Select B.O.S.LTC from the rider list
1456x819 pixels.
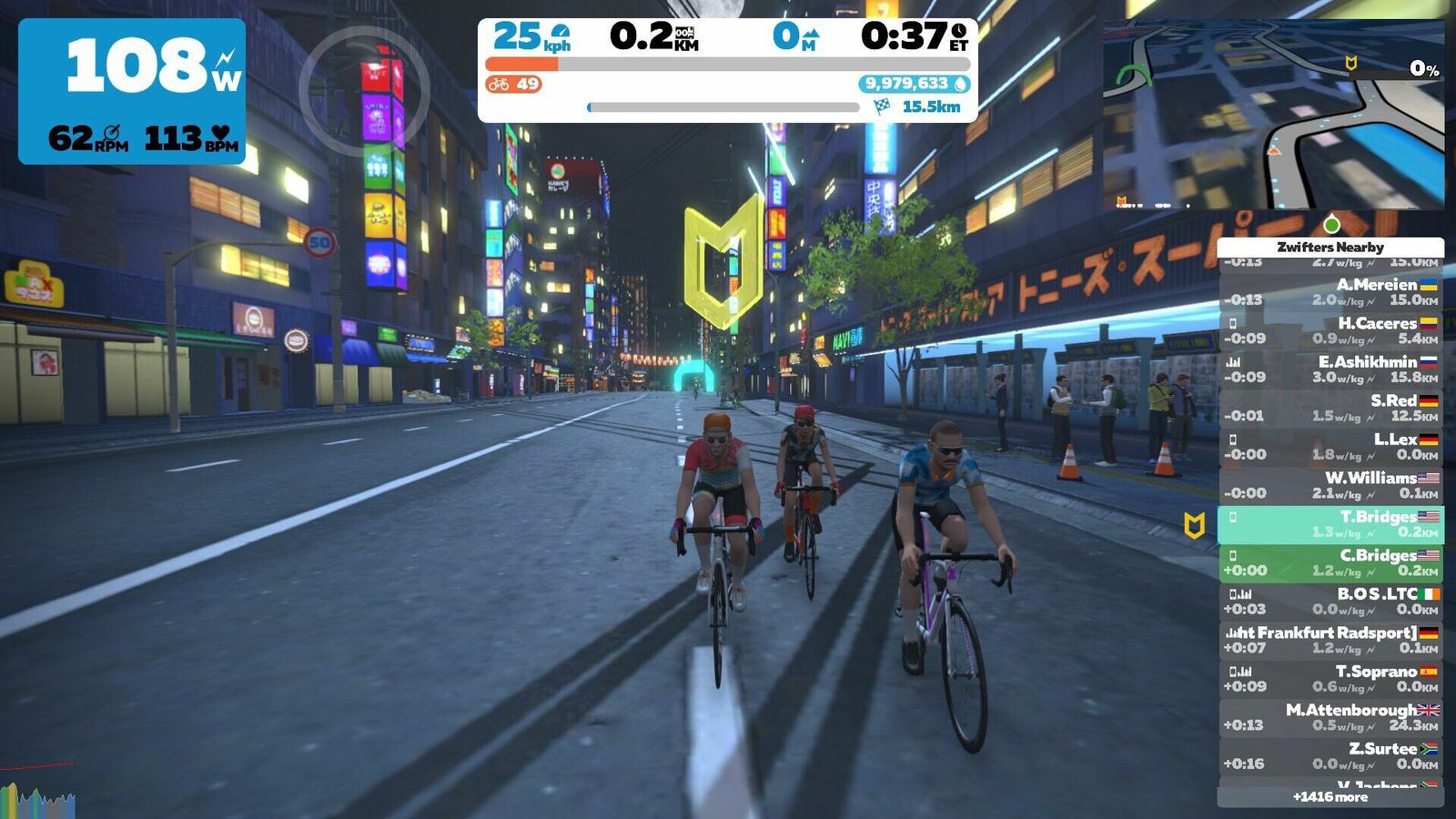point(1330,602)
